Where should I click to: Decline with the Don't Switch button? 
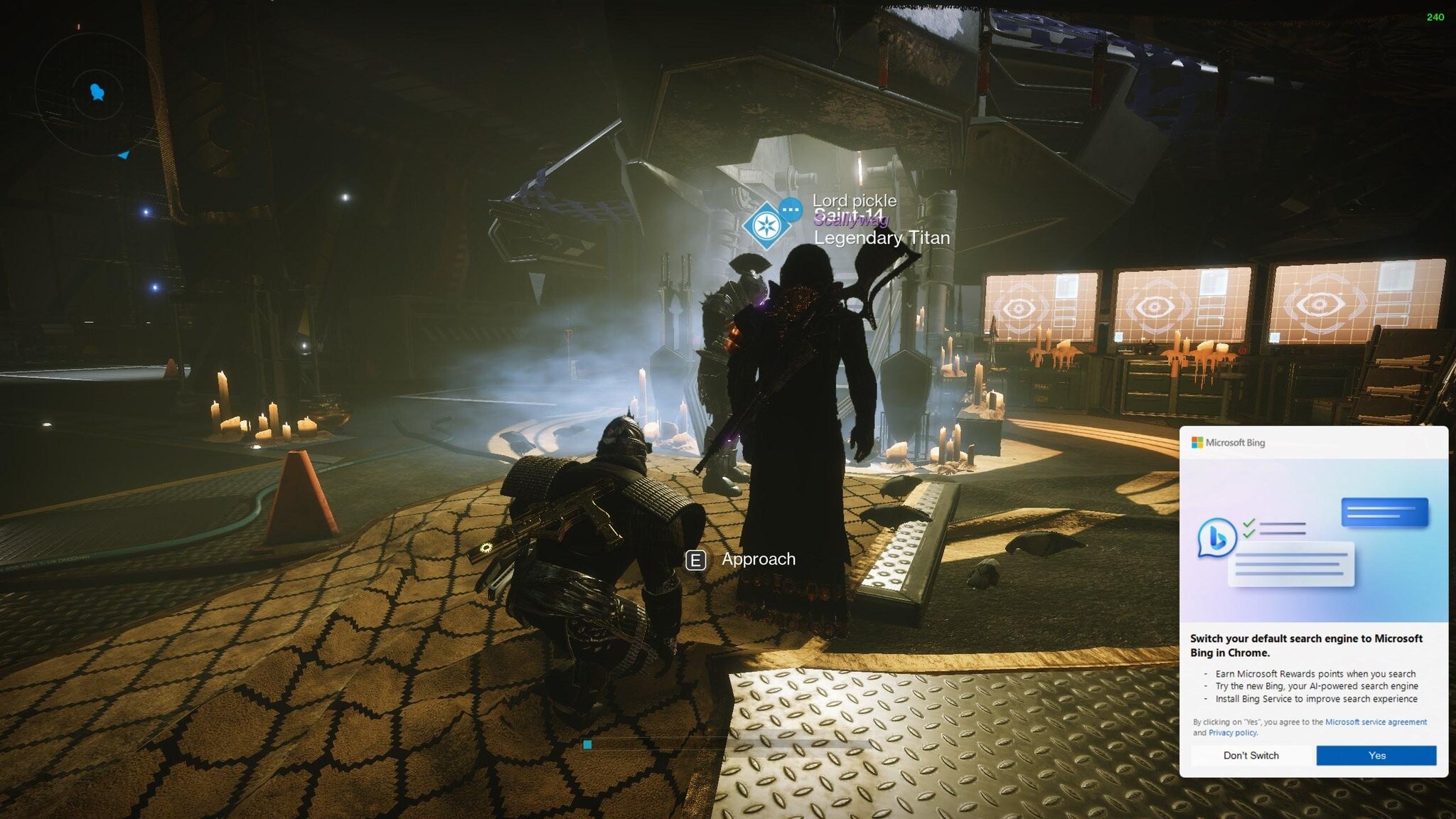[1251, 755]
